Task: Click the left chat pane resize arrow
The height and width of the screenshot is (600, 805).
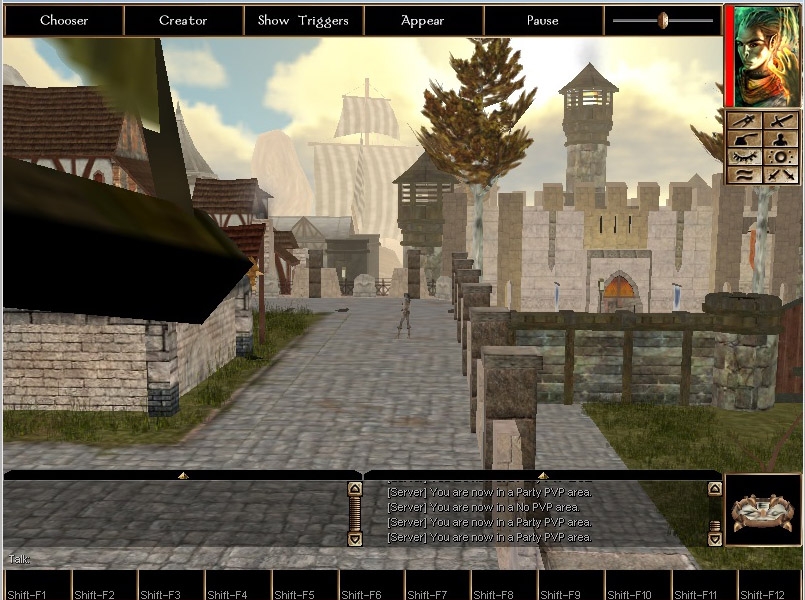Action: pos(183,475)
